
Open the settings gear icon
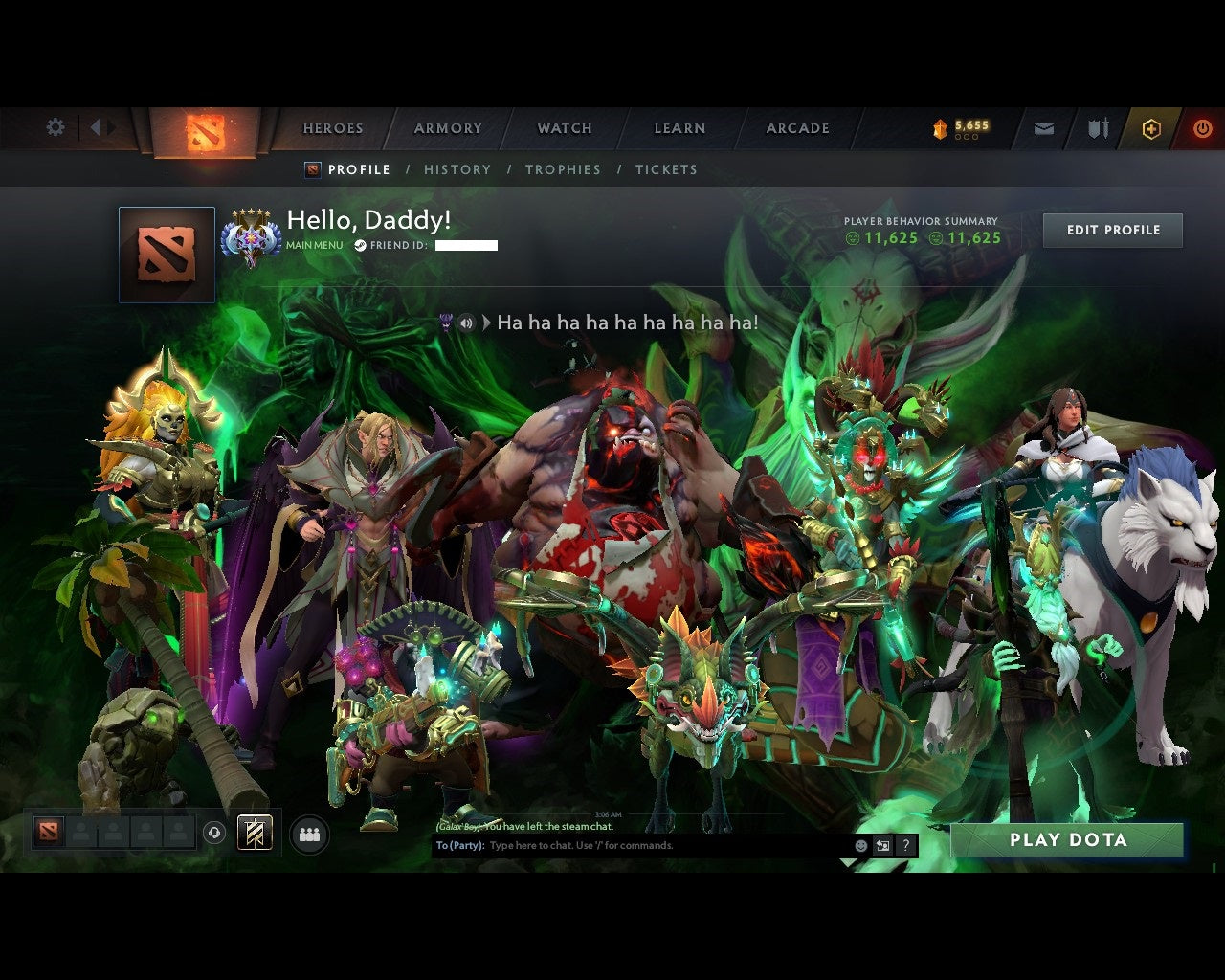point(55,126)
